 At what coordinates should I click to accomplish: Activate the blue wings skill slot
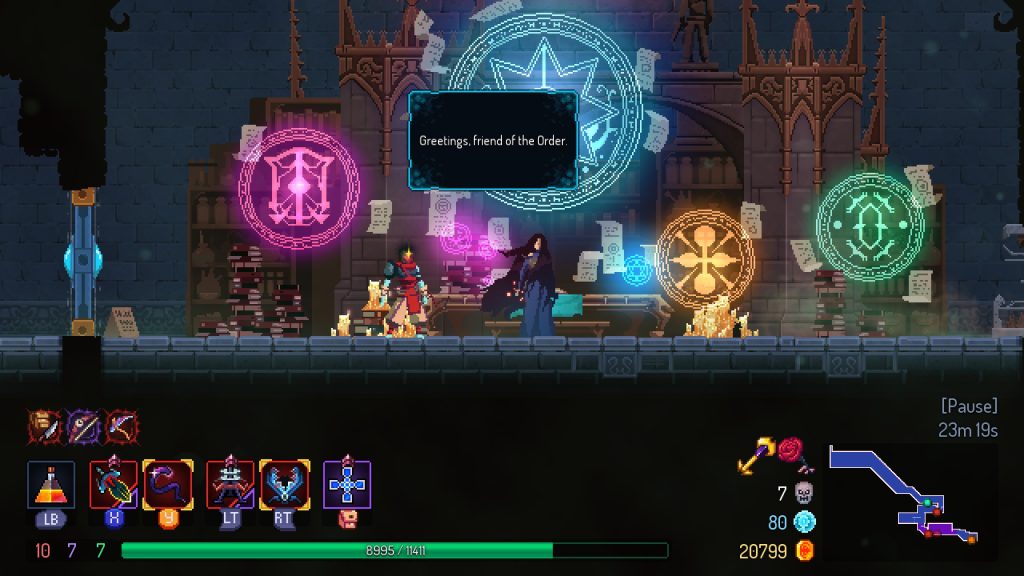pyautogui.click(x=284, y=485)
